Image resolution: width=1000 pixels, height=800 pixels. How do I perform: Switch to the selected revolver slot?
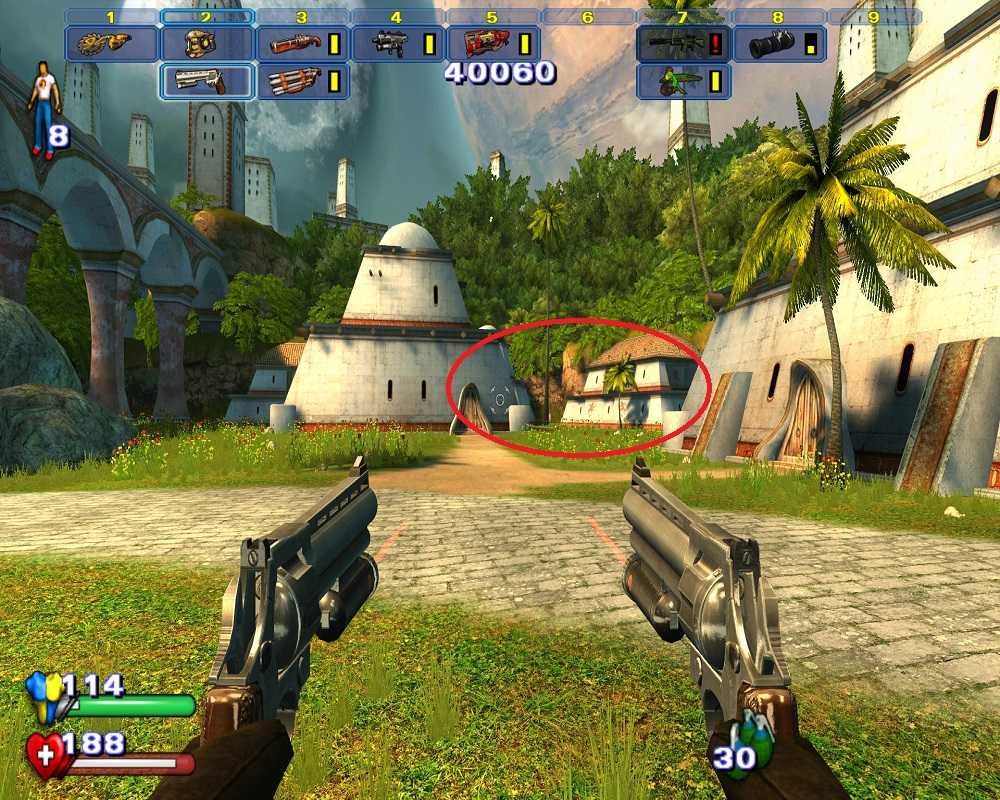204,82
